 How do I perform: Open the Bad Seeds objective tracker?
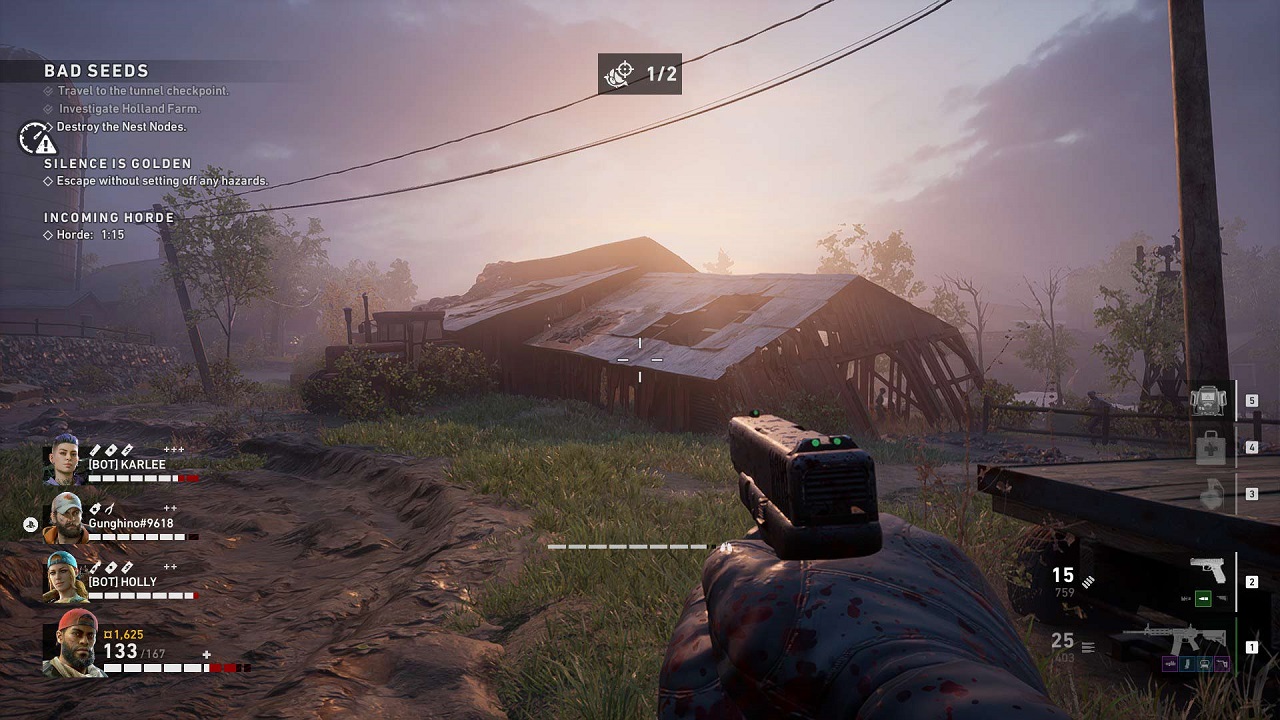coord(96,71)
